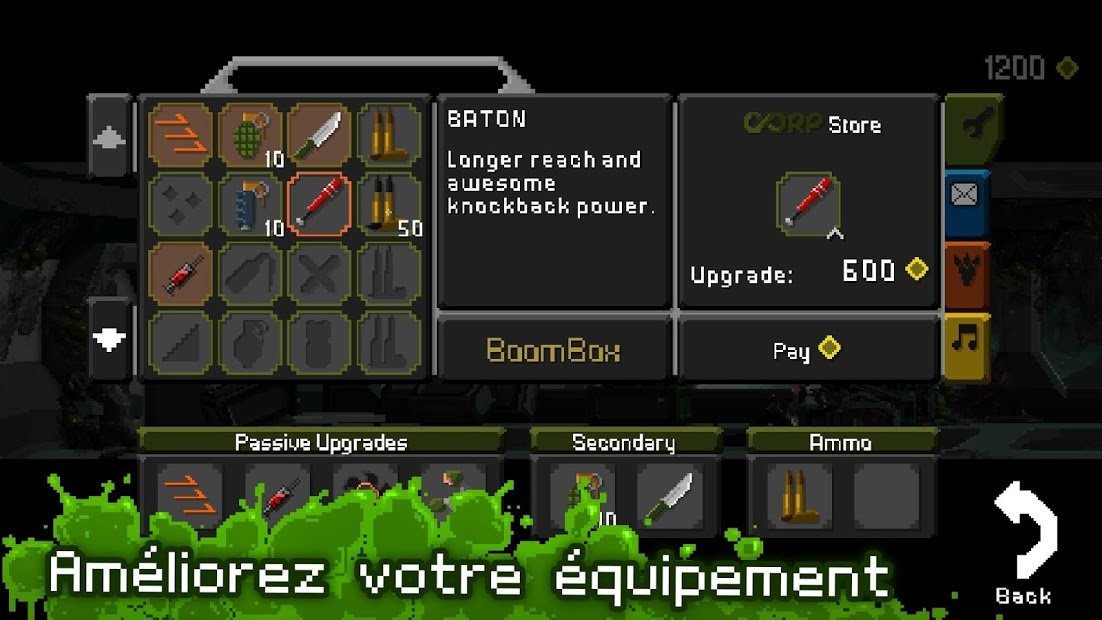
Task: Click the down arrow beside the item grid
Action: [109, 339]
